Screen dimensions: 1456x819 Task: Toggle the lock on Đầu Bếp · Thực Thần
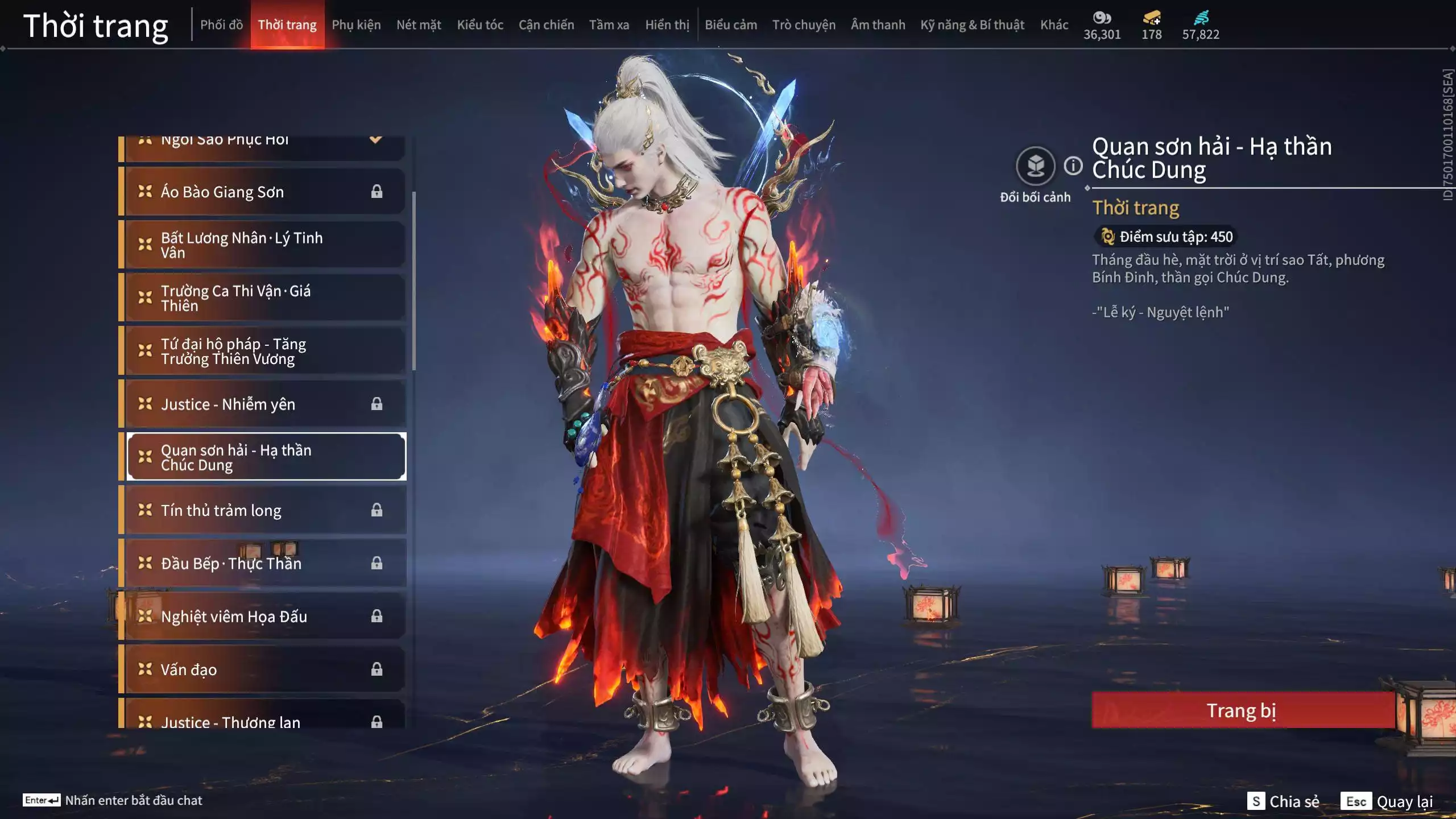377,563
